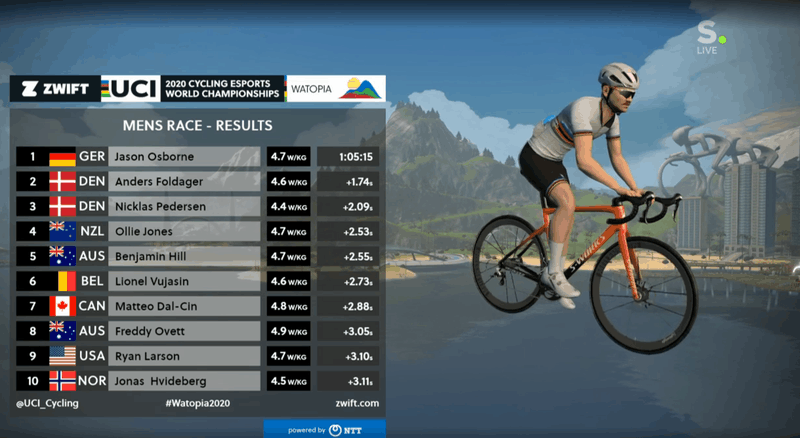
Task: Click the broadcaster LIVE logo
Action: pos(707,40)
